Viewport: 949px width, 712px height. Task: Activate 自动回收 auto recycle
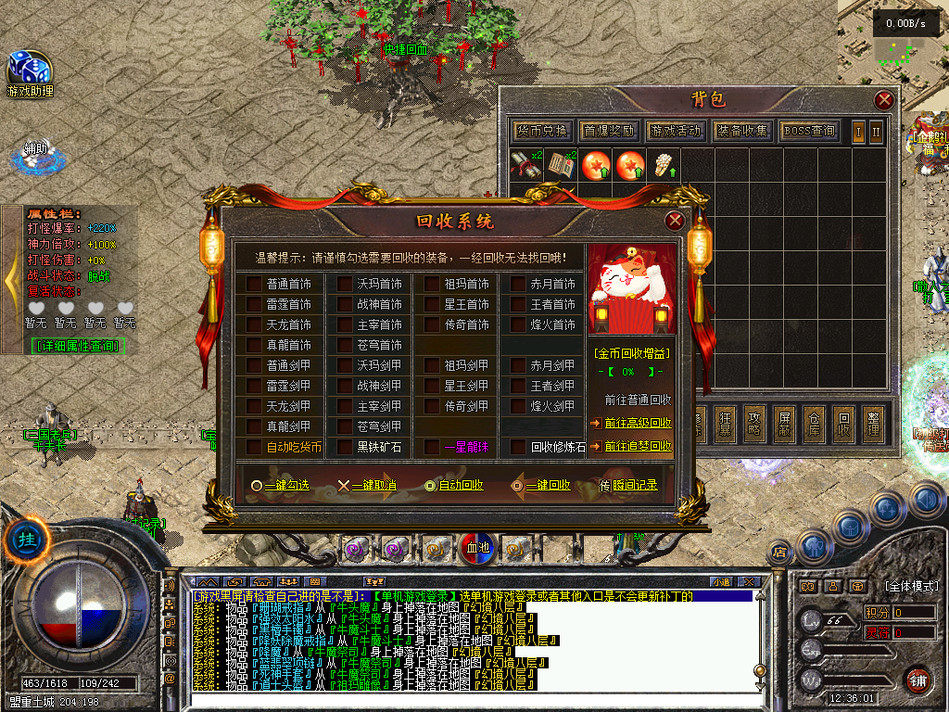click(454, 485)
